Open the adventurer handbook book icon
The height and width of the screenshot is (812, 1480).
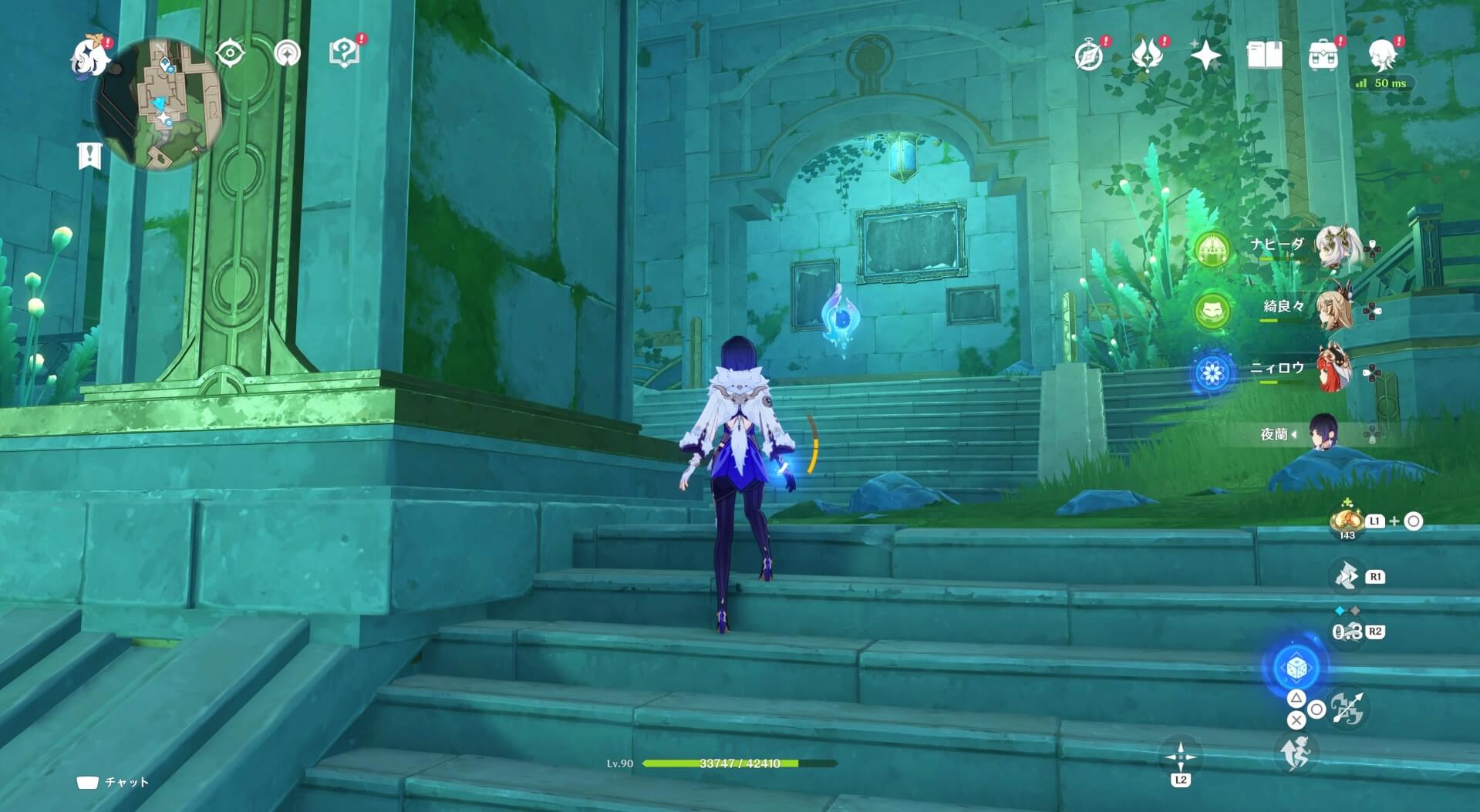(1264, 56)
